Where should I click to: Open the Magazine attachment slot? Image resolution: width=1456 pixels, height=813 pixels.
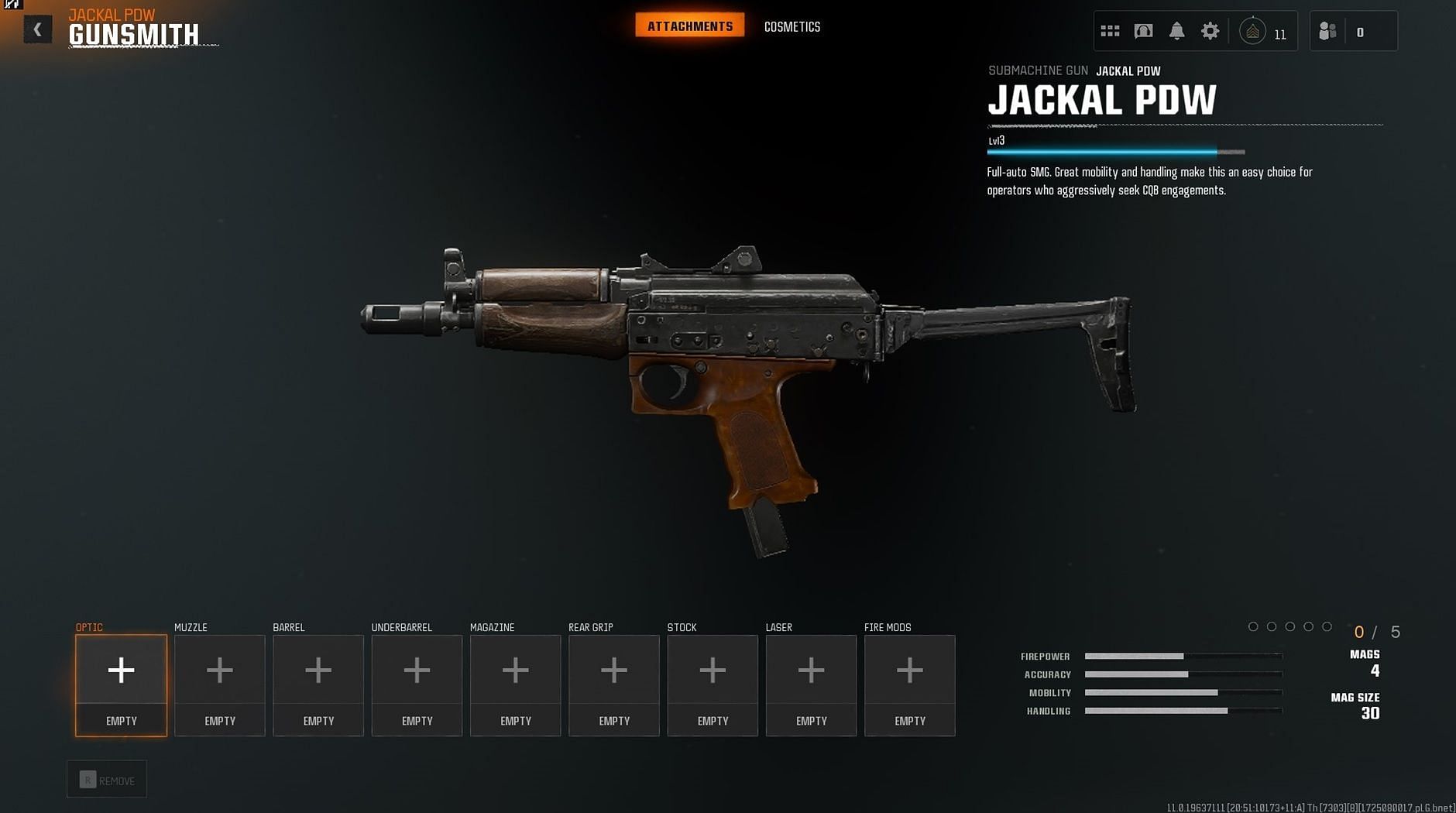516,684
